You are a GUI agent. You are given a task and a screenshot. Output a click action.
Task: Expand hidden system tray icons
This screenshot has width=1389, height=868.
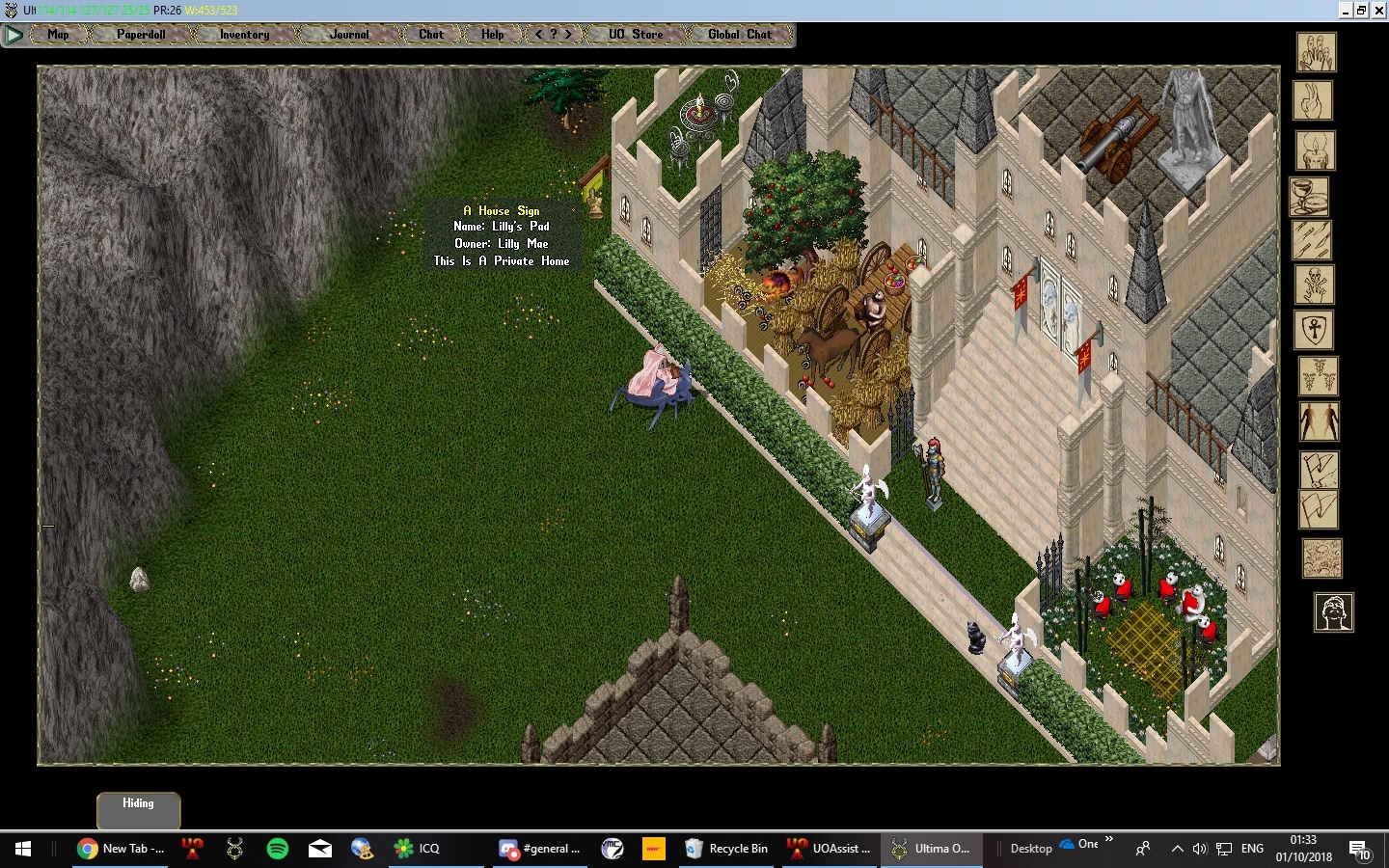point(1178,849)
